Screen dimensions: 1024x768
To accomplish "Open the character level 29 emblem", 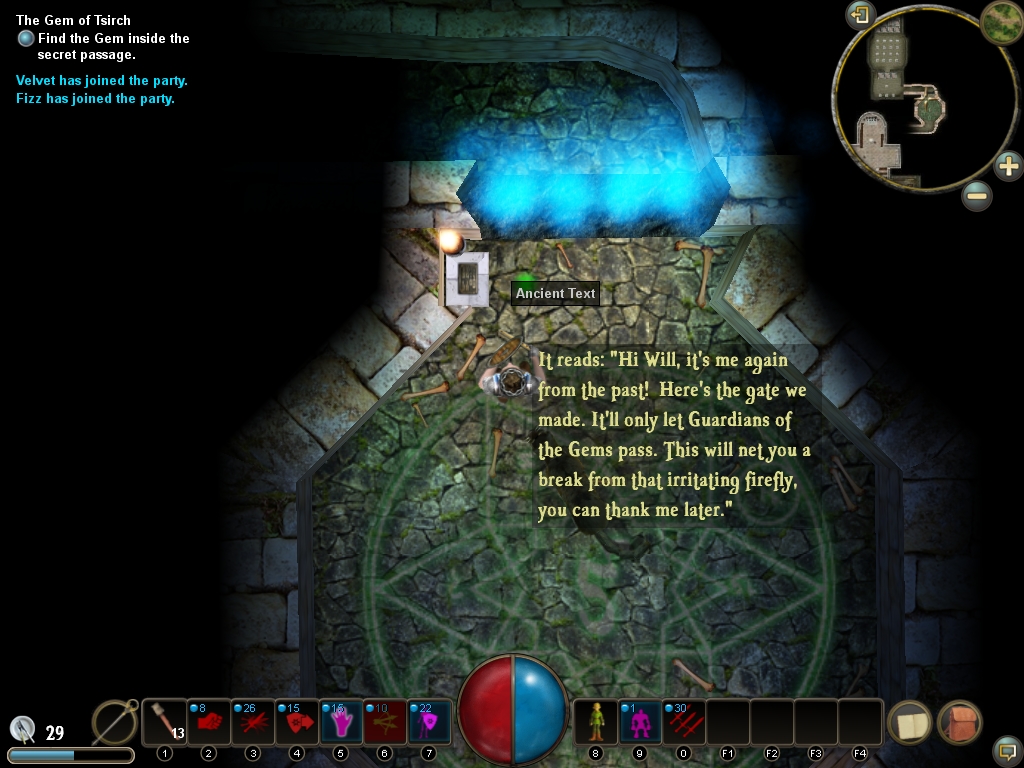I will point(24,730).
